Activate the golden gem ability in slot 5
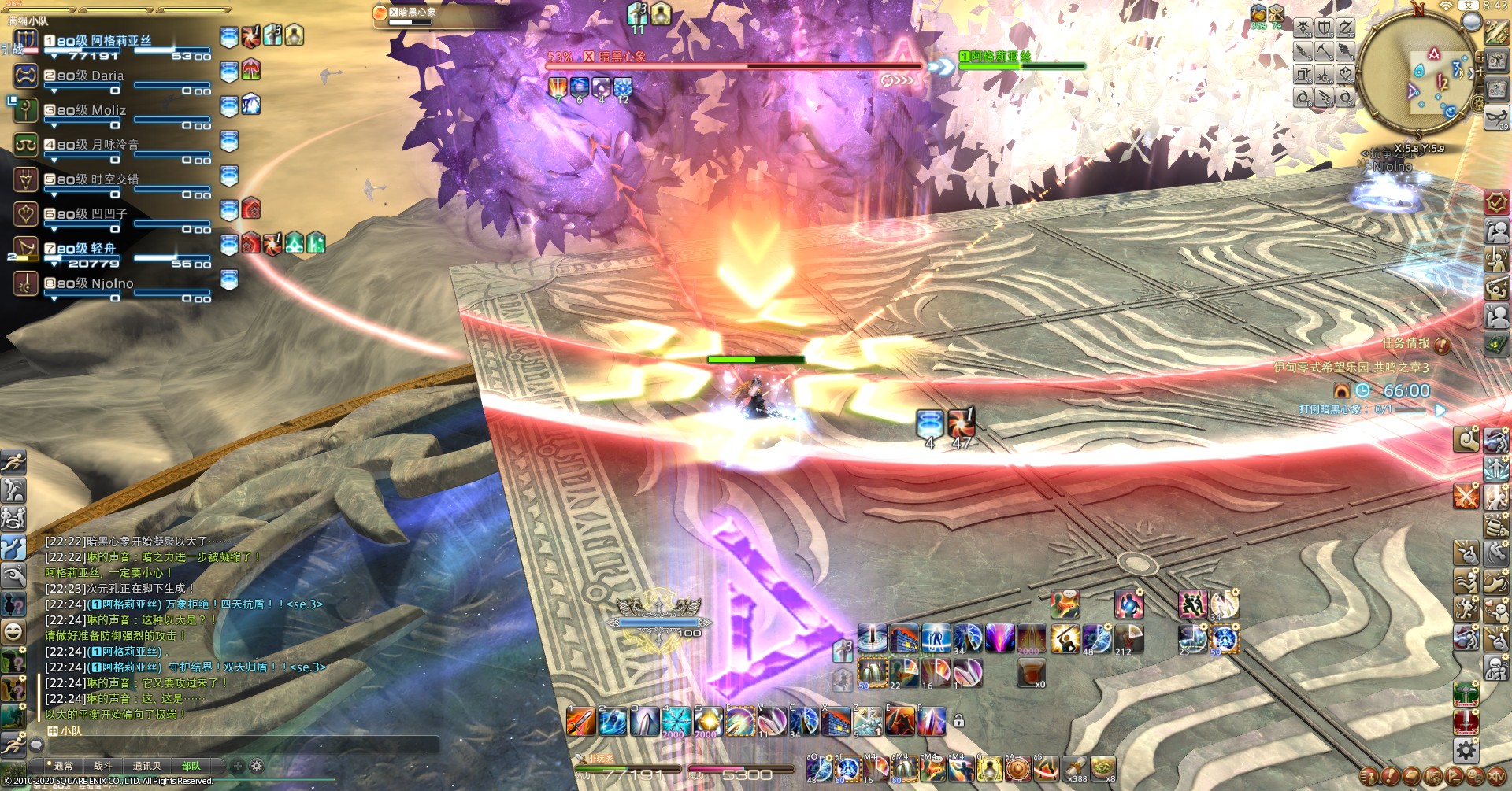 tap(708, 721)
